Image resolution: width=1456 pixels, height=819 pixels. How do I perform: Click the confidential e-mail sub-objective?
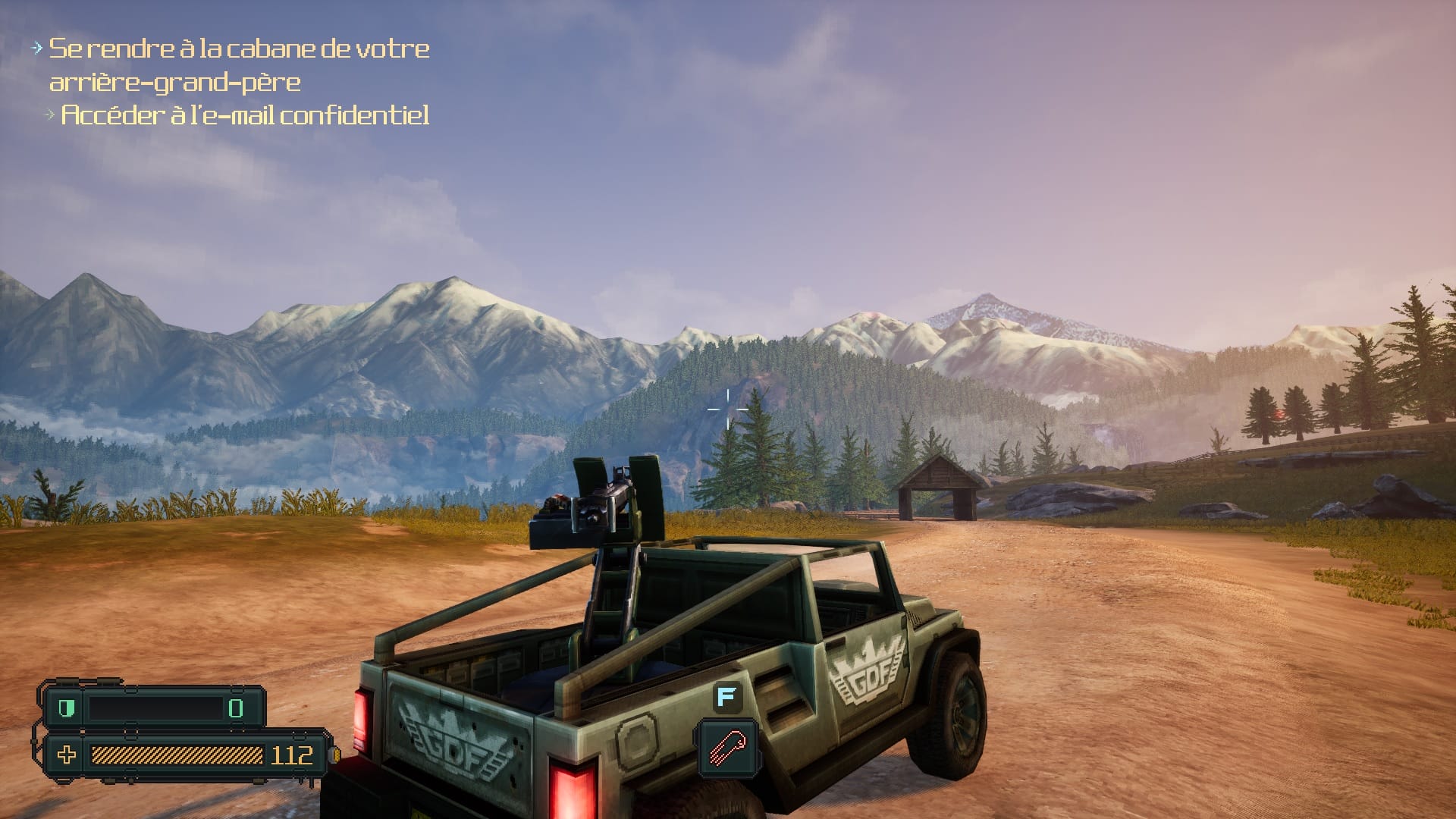tap(244, 115)
